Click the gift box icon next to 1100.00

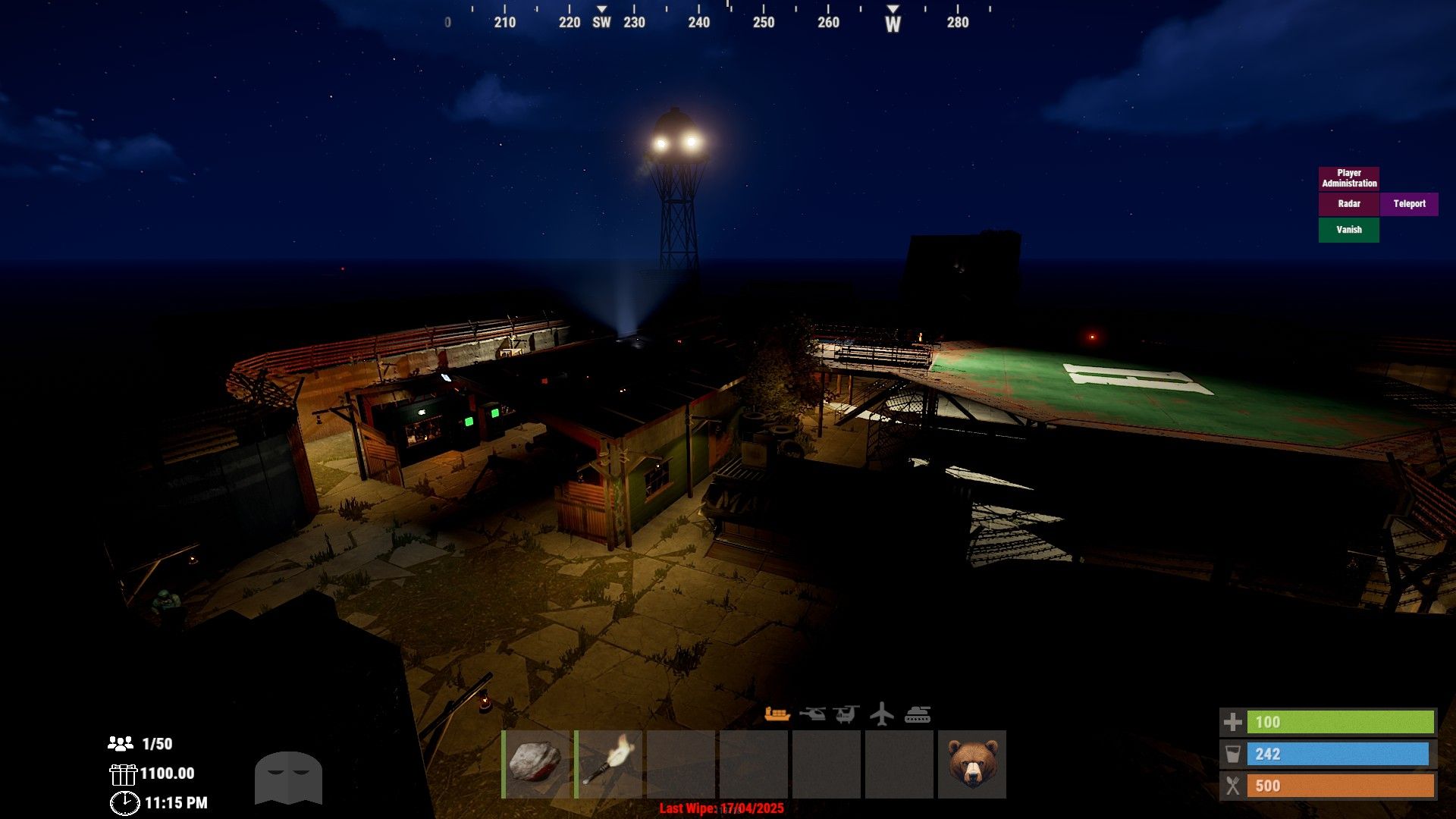pos(123,774)
